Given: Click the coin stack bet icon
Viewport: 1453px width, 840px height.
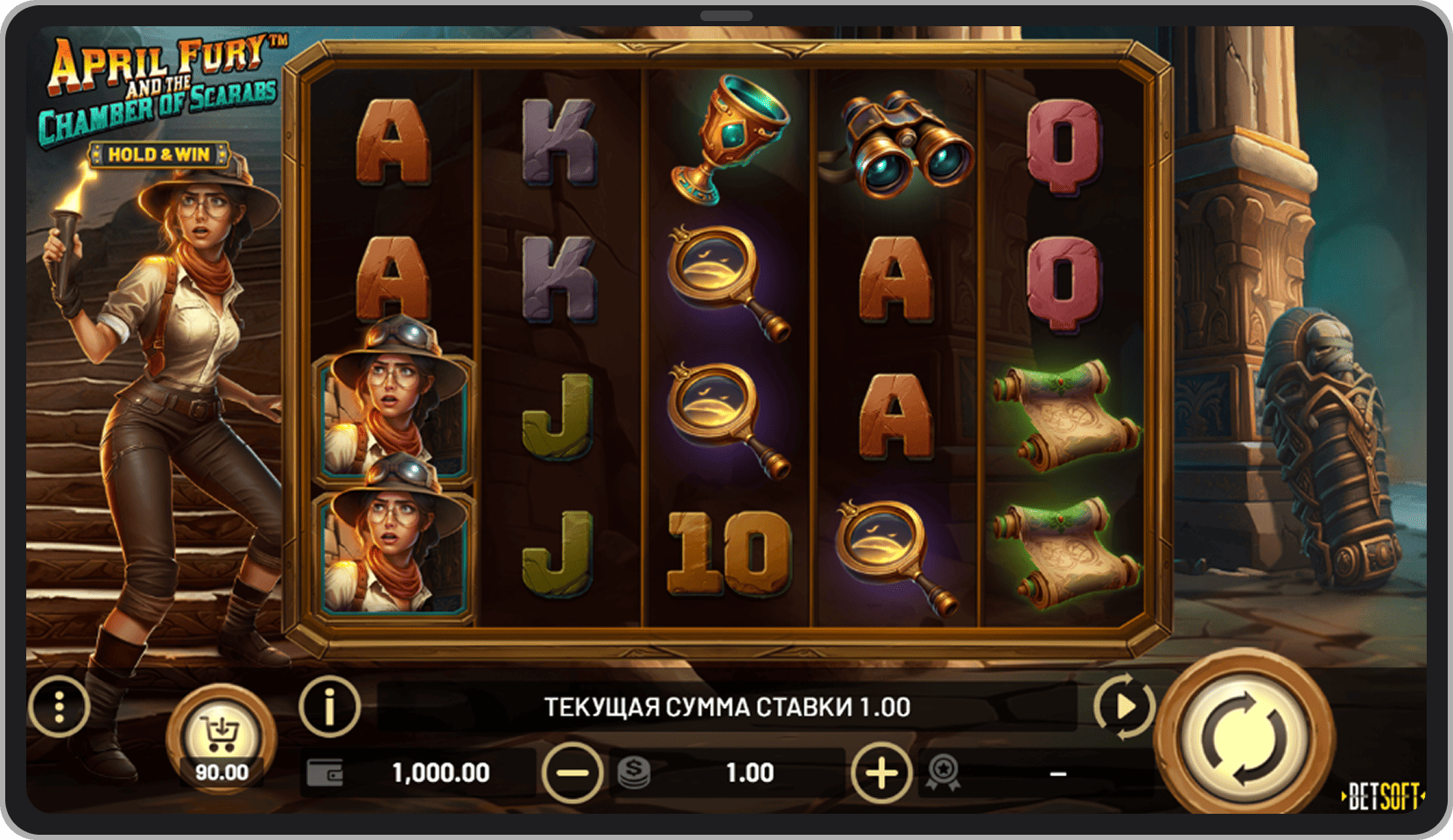Looking at the screenshot, I should 632,773.
